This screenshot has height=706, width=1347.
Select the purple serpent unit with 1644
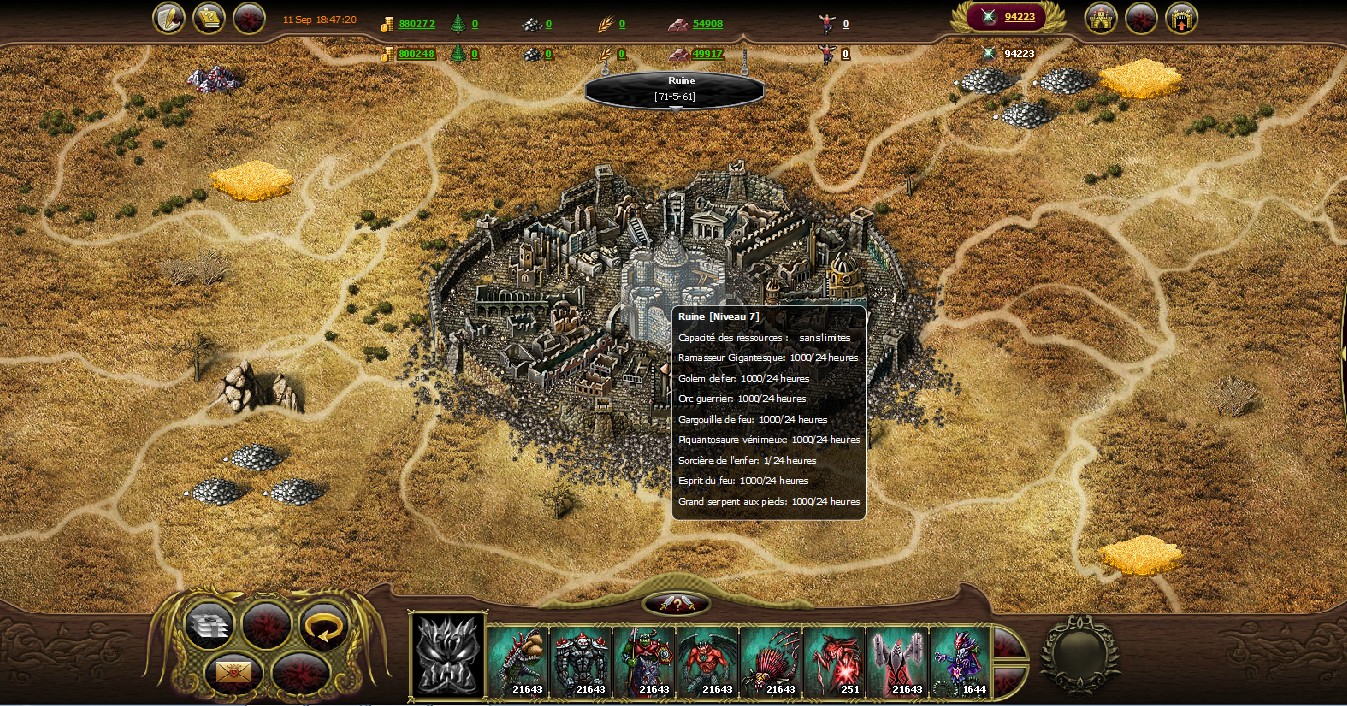pos(960,661)
